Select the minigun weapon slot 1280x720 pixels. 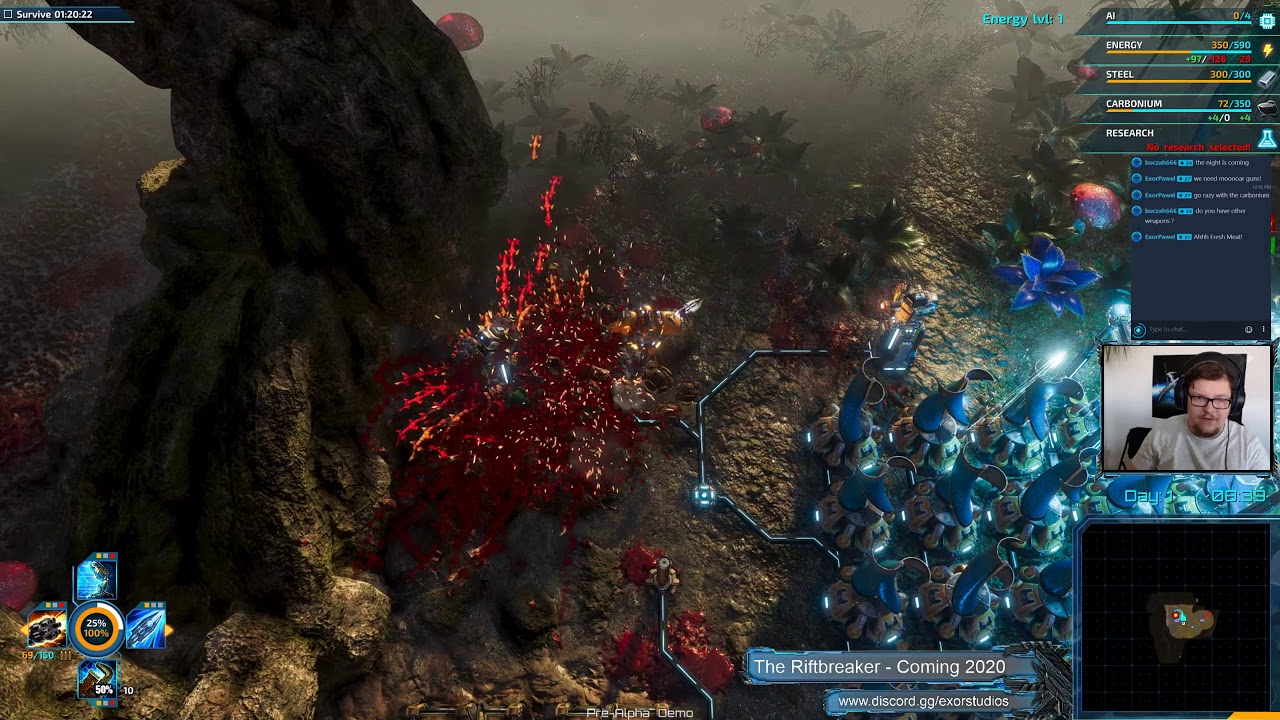point(45,628)
